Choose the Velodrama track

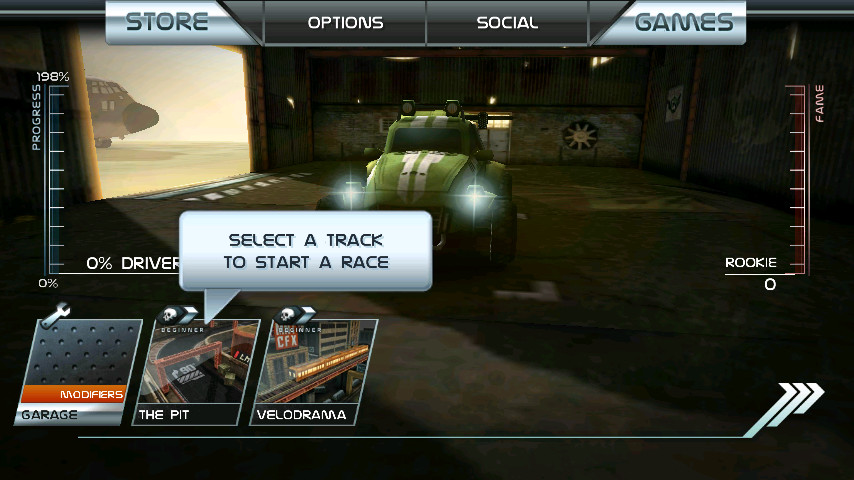[x=316, y=372]
